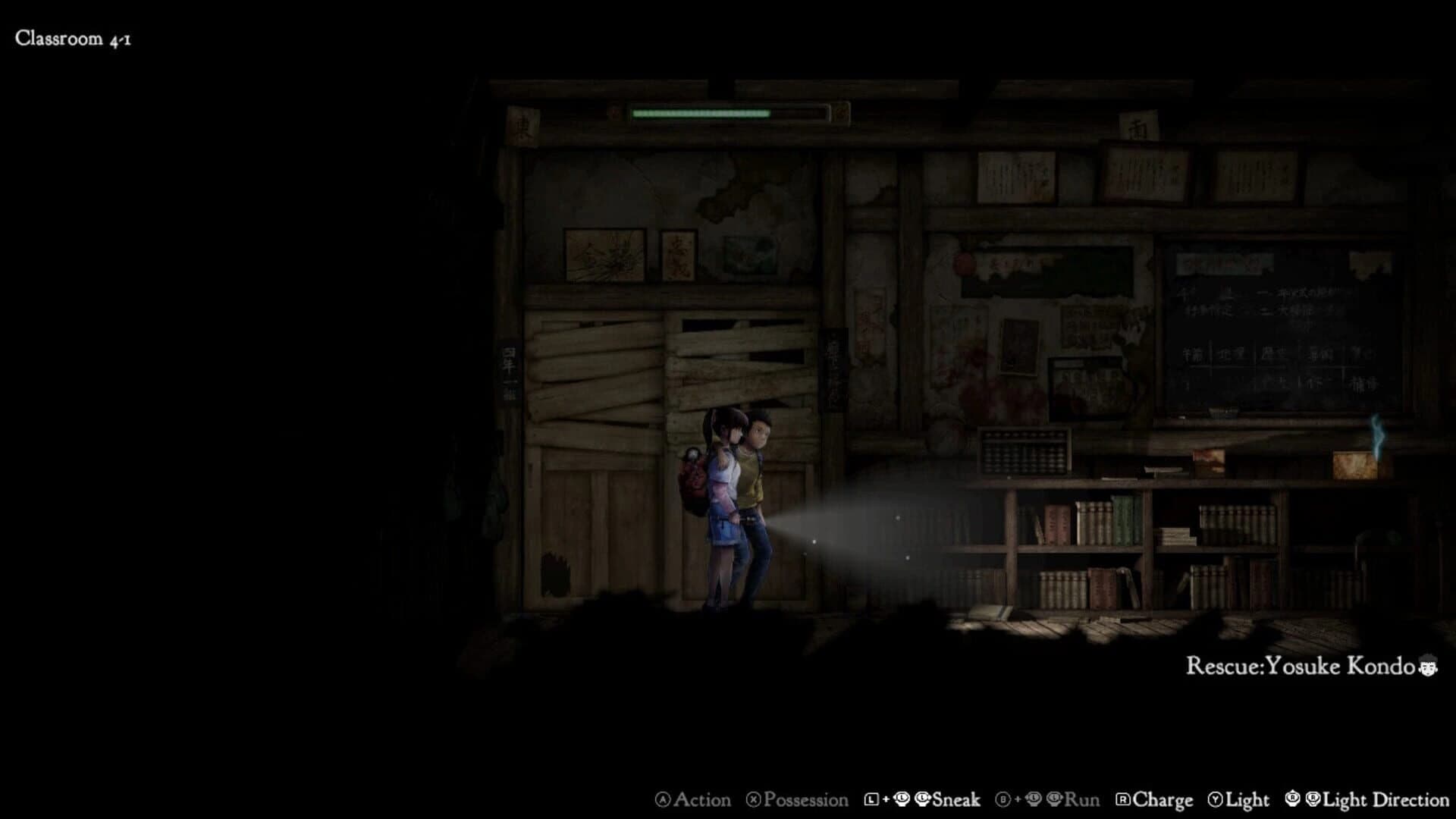The image size is (1456, 819).
Task: Activate the R Charge button icon
Action: click(x=1122, y=799)
